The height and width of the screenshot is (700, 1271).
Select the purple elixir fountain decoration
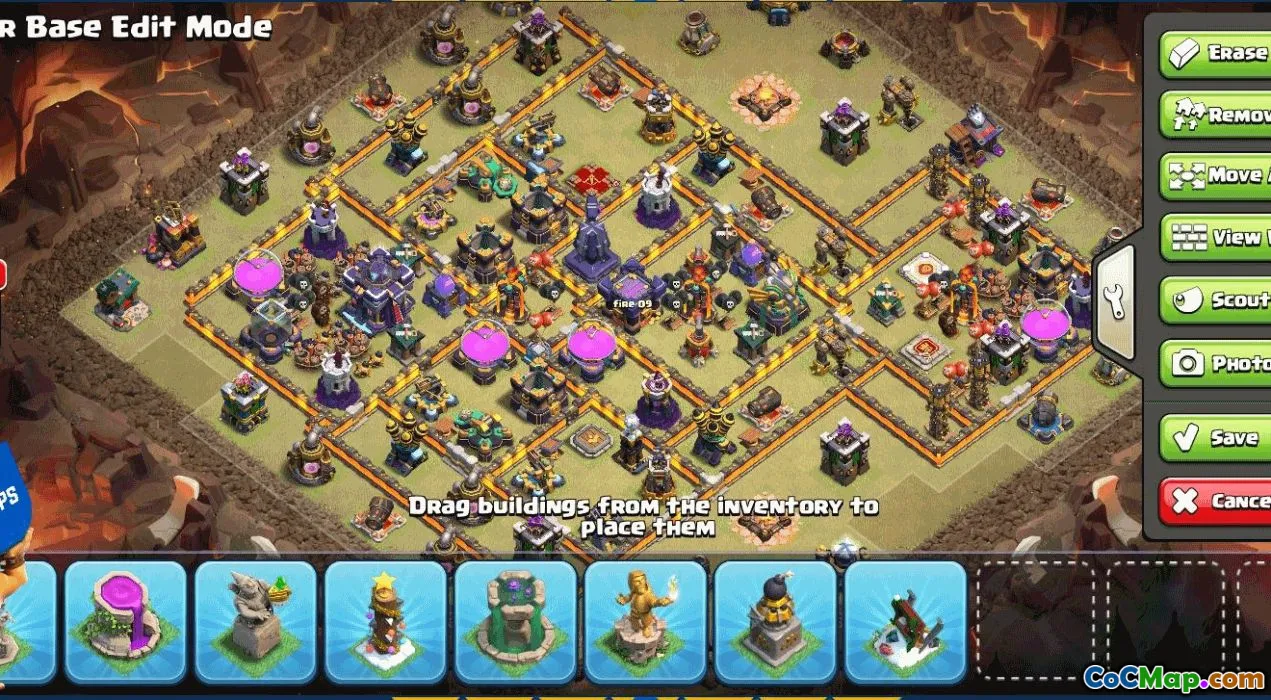click(125, 621)
